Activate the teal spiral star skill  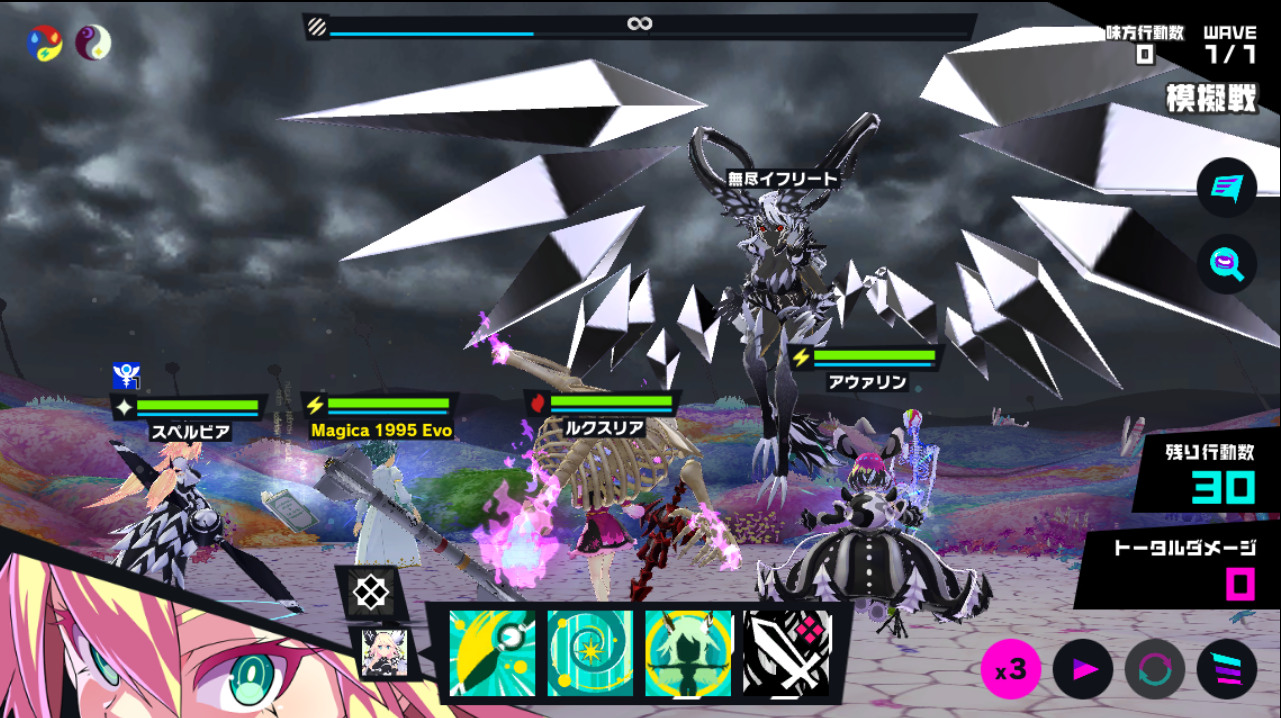589,653
